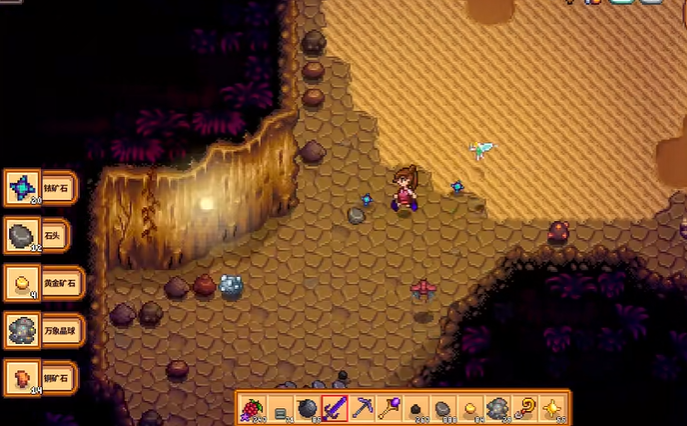Image resolution: width=687 pixels, height=426 pixels.
Task: Pick the gold ore hotbar slot
Action: pos(470,408)
